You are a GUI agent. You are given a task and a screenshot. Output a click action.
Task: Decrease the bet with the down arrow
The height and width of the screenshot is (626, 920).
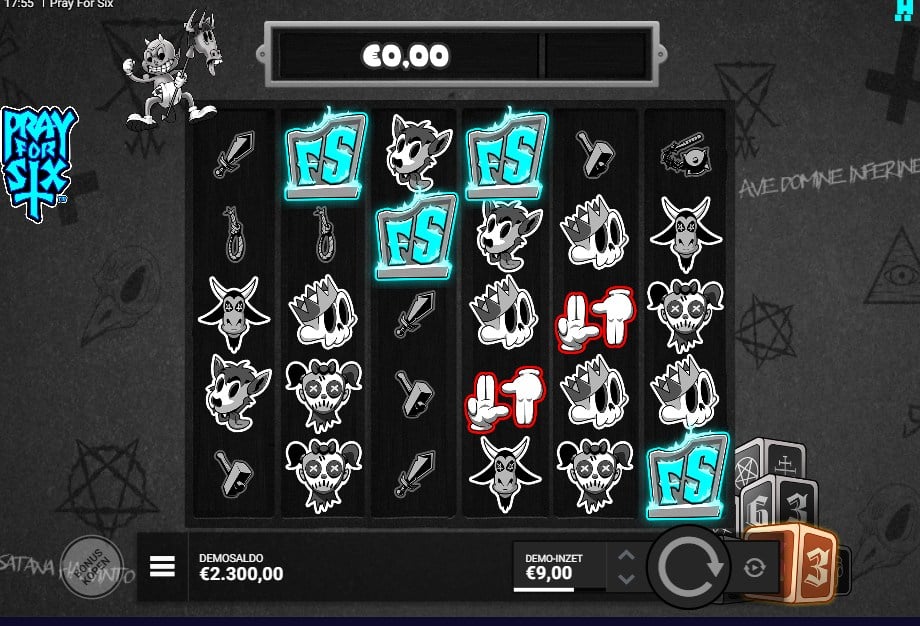pos(626,579)
